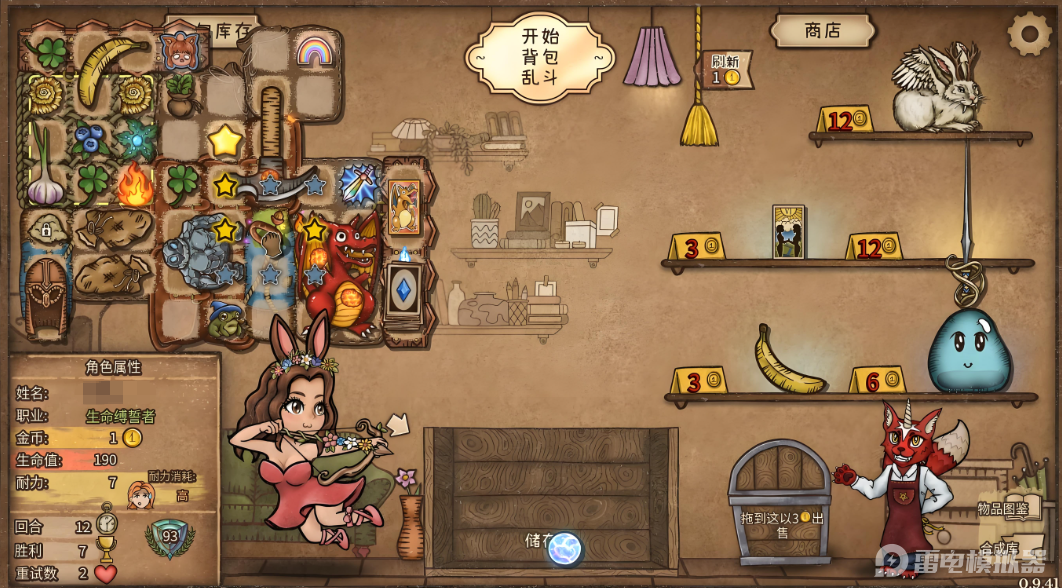Open the 物品图鉴 item encyclopedia

(x=1003, y=508)
